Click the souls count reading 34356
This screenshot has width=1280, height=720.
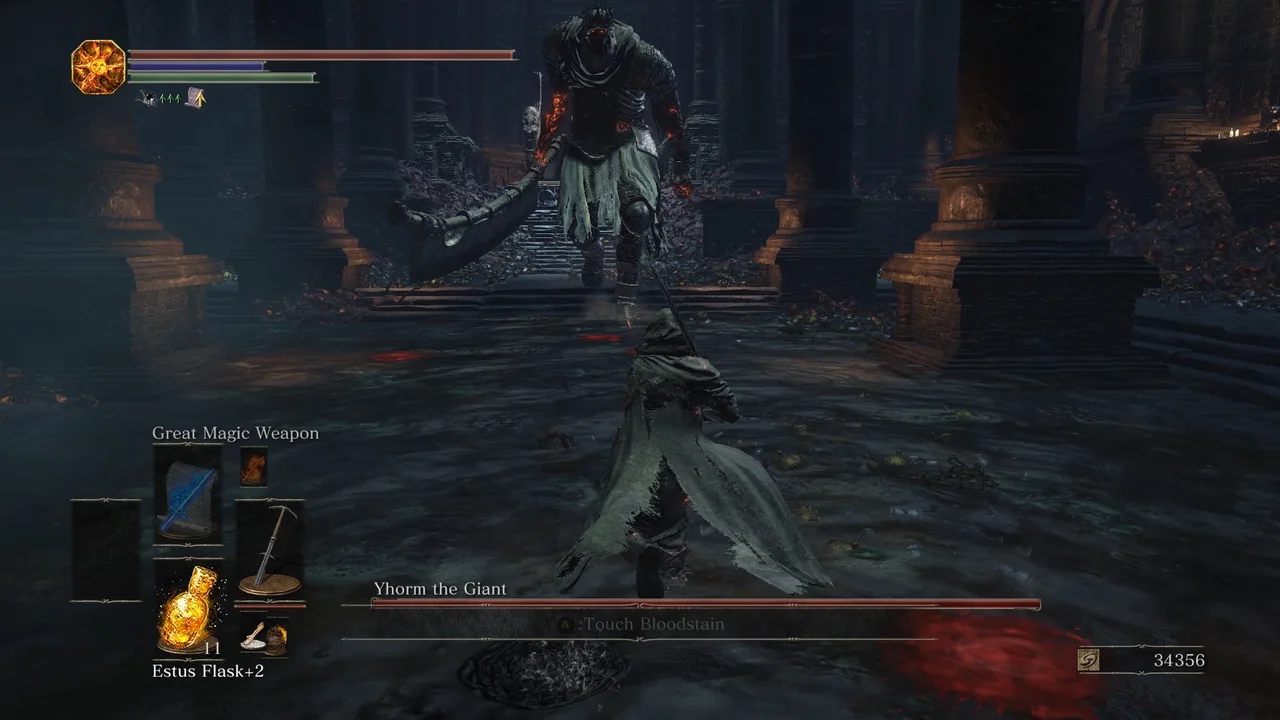[1181, 660]
